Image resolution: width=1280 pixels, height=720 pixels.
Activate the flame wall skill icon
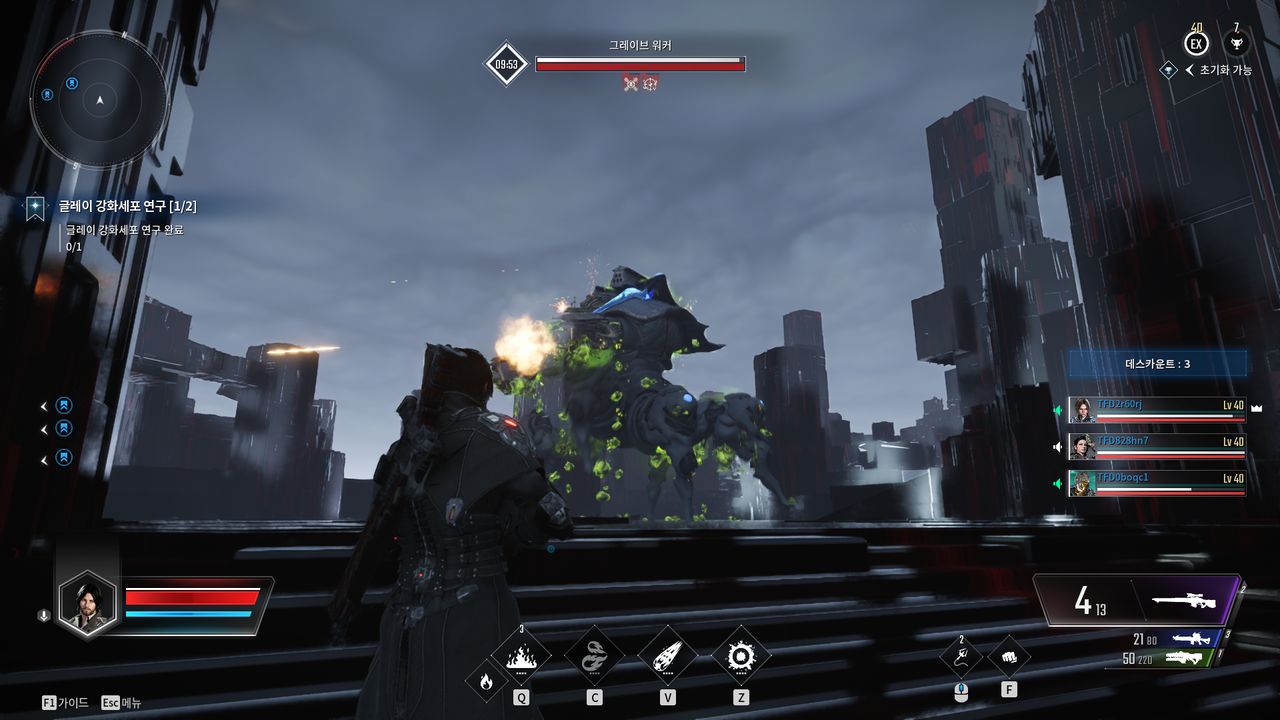point(521,657)
